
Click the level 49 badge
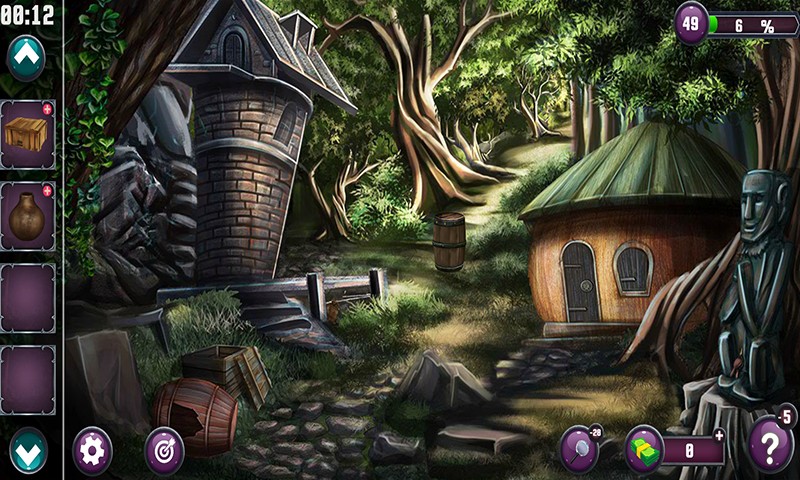(691, 22)
